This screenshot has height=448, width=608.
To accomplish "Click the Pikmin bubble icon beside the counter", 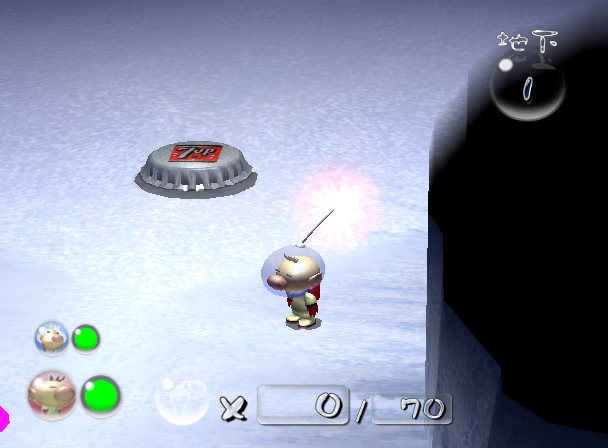I will point(182,399).
